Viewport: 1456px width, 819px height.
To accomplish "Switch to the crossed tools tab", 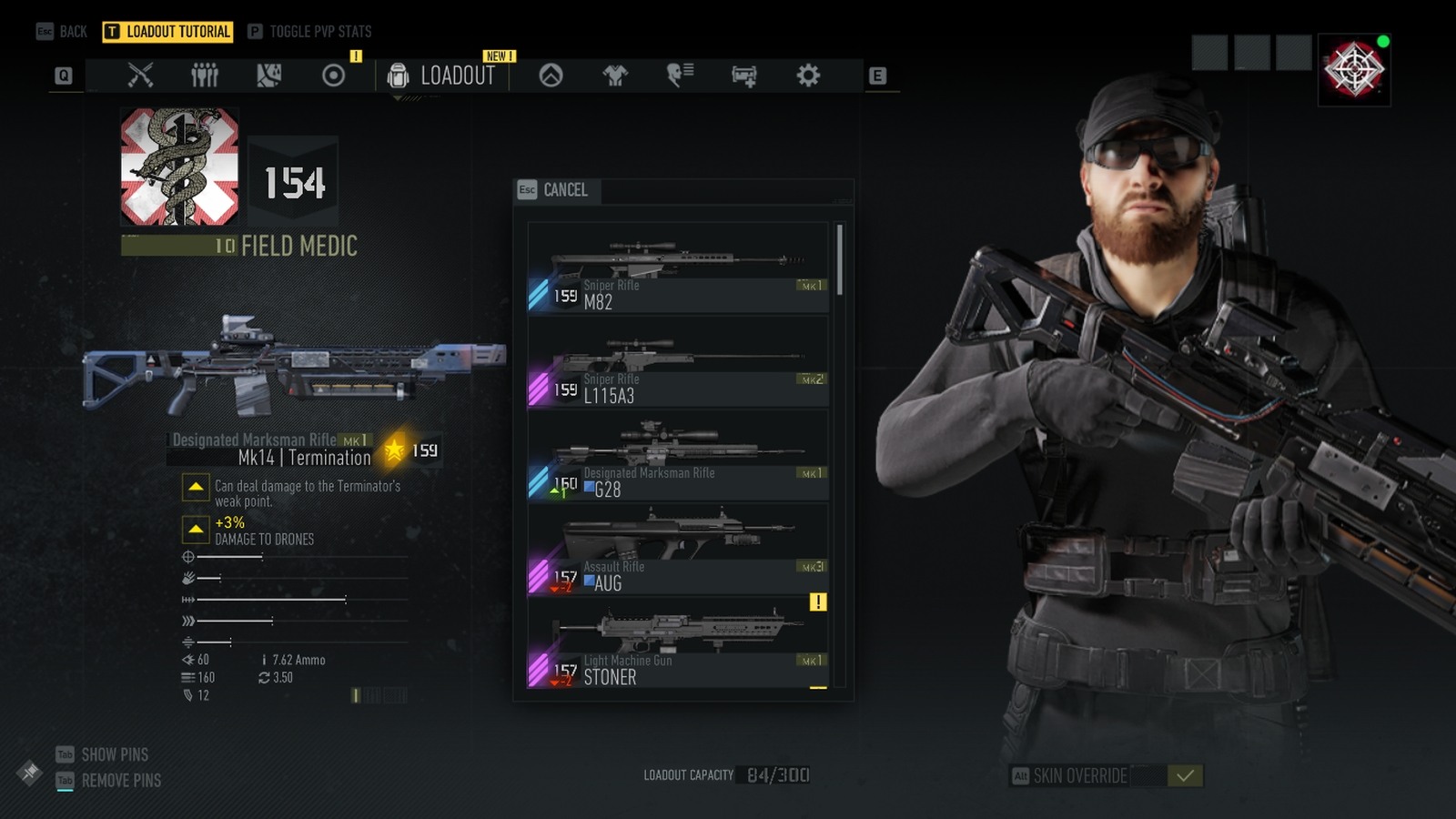I will [140, 76].
